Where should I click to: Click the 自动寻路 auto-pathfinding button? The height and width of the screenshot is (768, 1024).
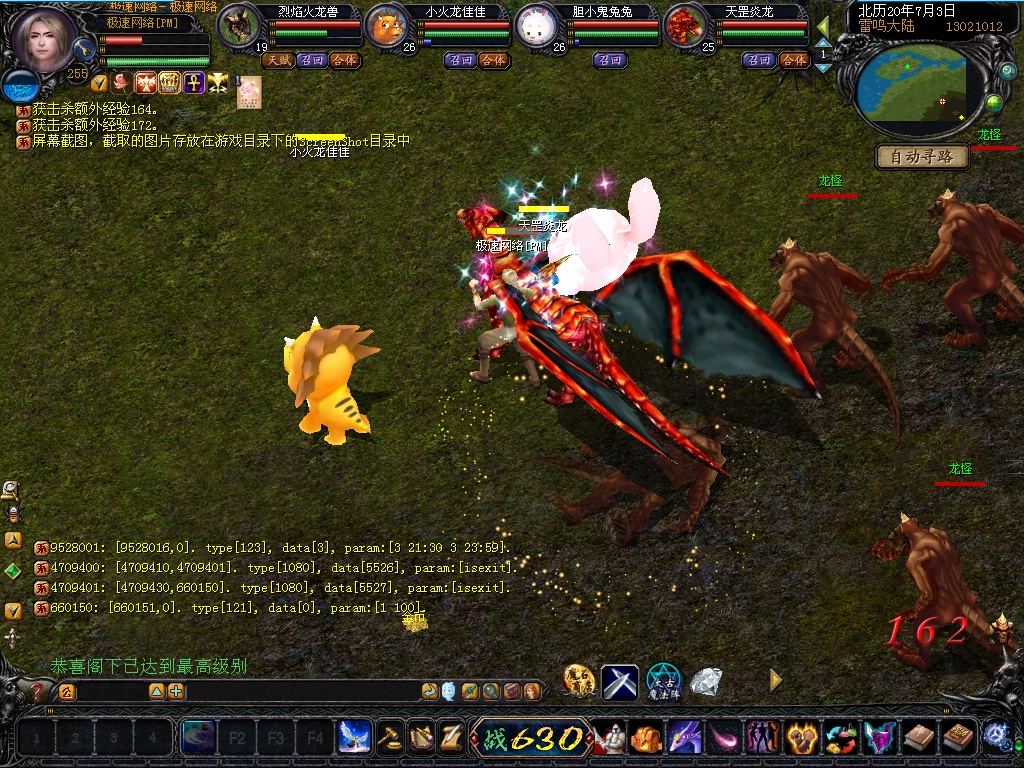pos(923,156)
